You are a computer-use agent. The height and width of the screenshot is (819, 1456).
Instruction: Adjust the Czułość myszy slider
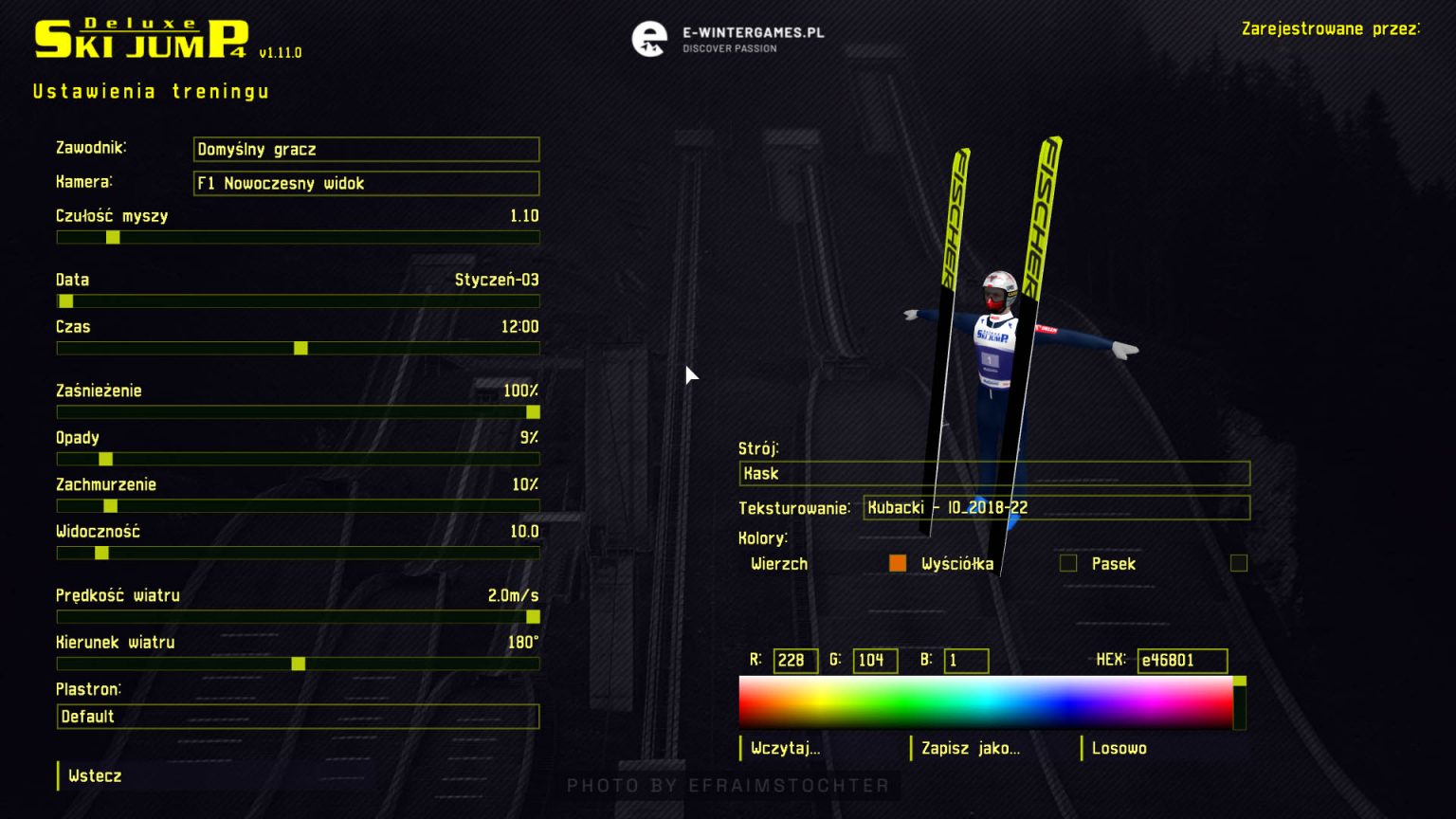tap(113, 237)
